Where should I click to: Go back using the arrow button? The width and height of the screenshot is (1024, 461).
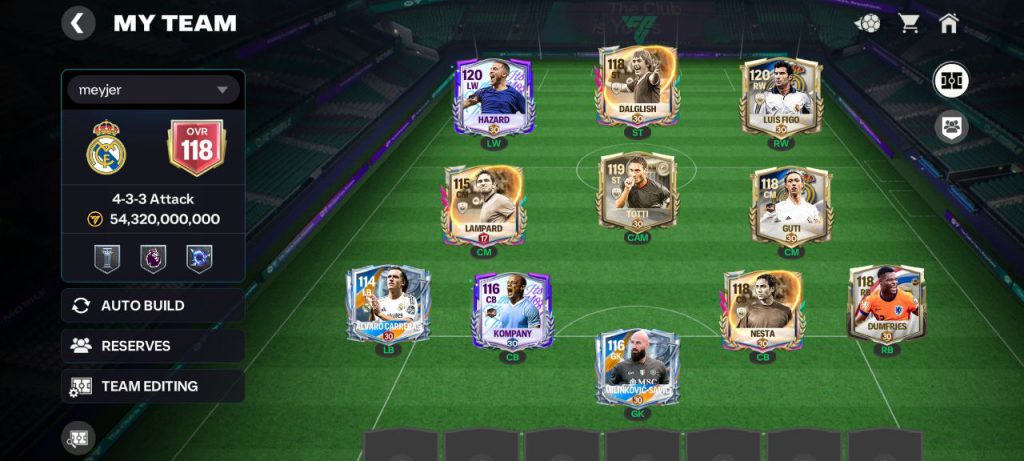78,23
